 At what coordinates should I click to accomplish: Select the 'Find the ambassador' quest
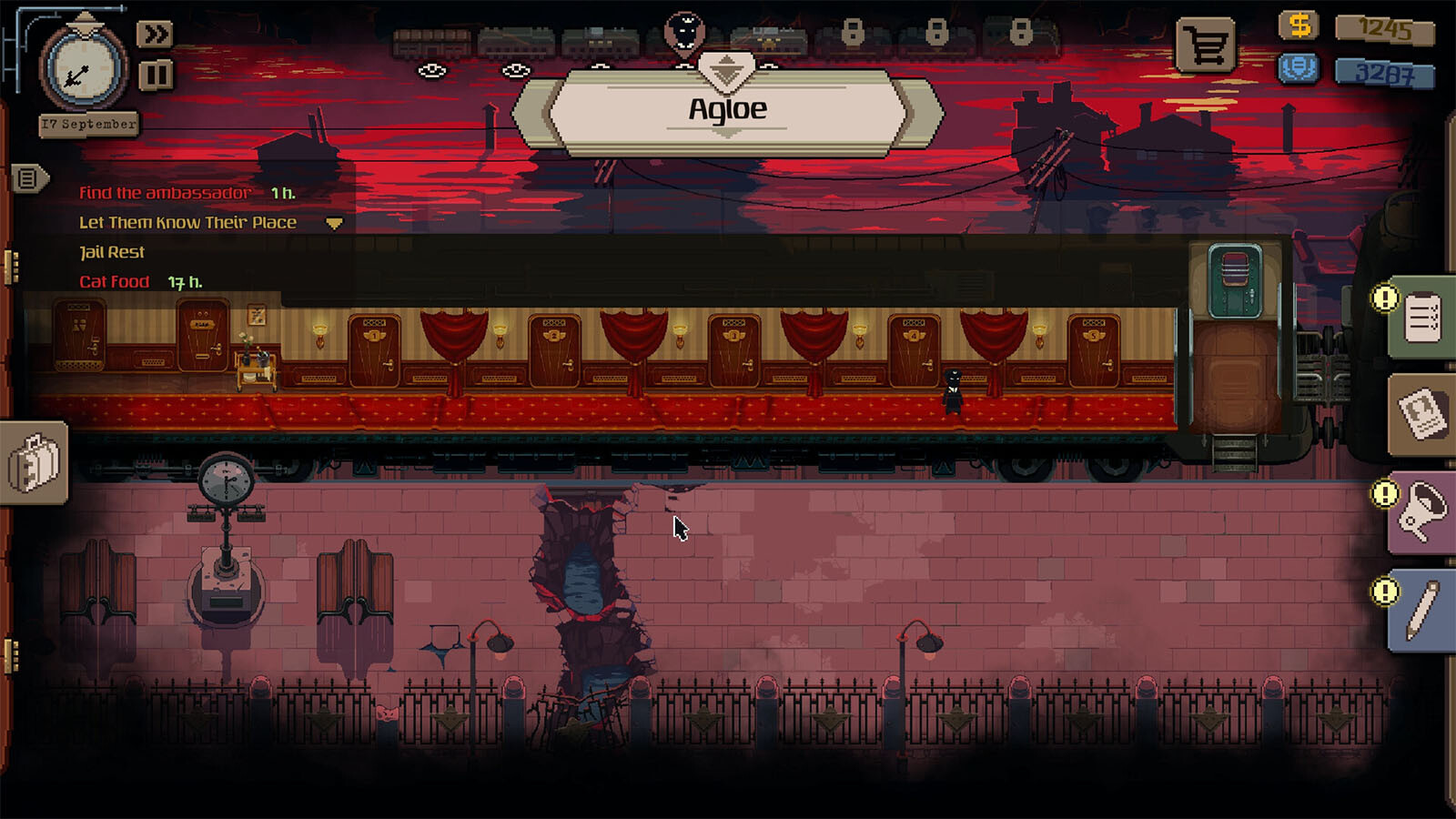coord(165,193)
